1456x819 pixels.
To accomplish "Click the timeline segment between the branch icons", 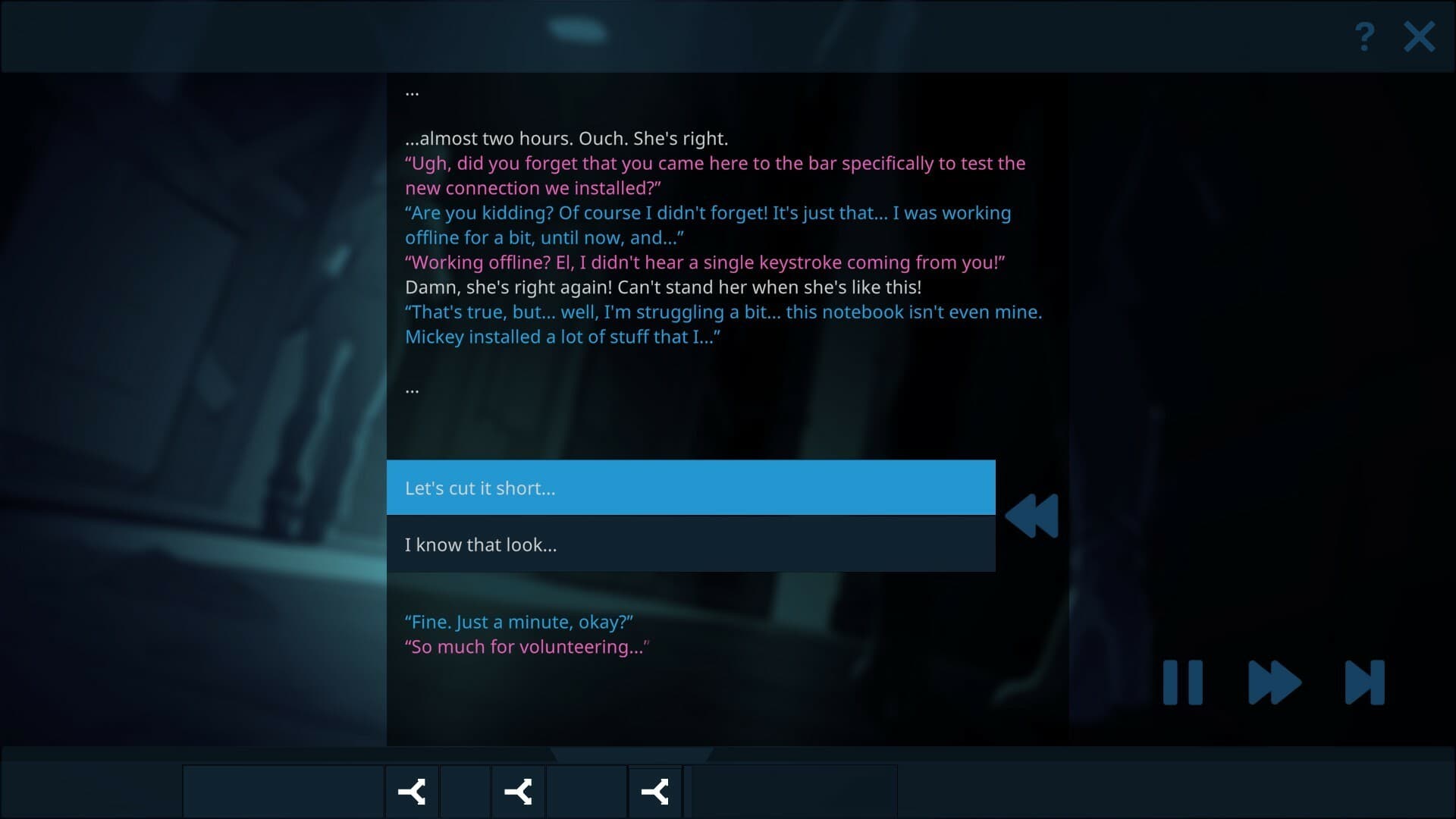I will [x=465, y=792].
